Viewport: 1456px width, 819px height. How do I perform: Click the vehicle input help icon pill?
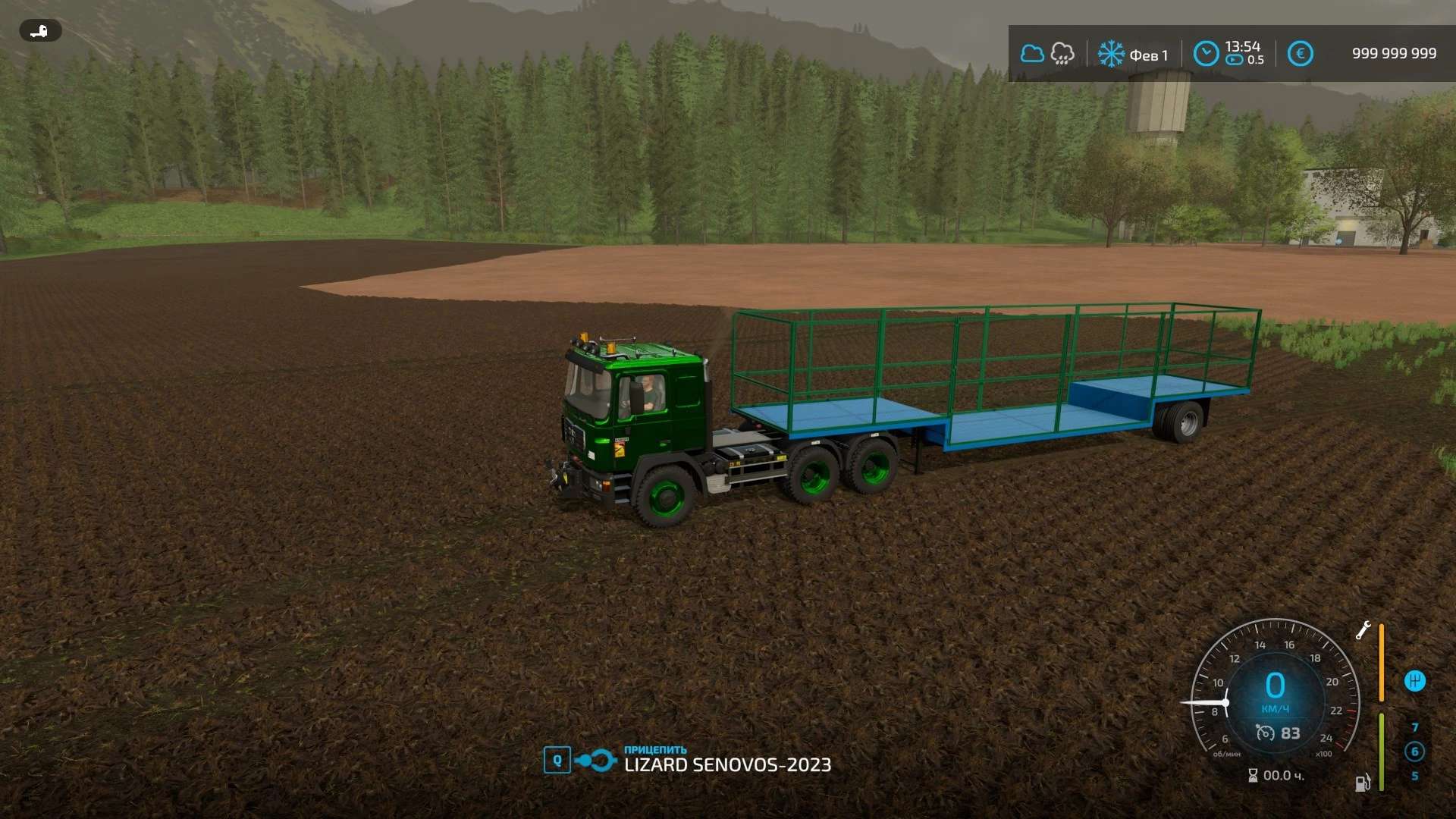40,31
